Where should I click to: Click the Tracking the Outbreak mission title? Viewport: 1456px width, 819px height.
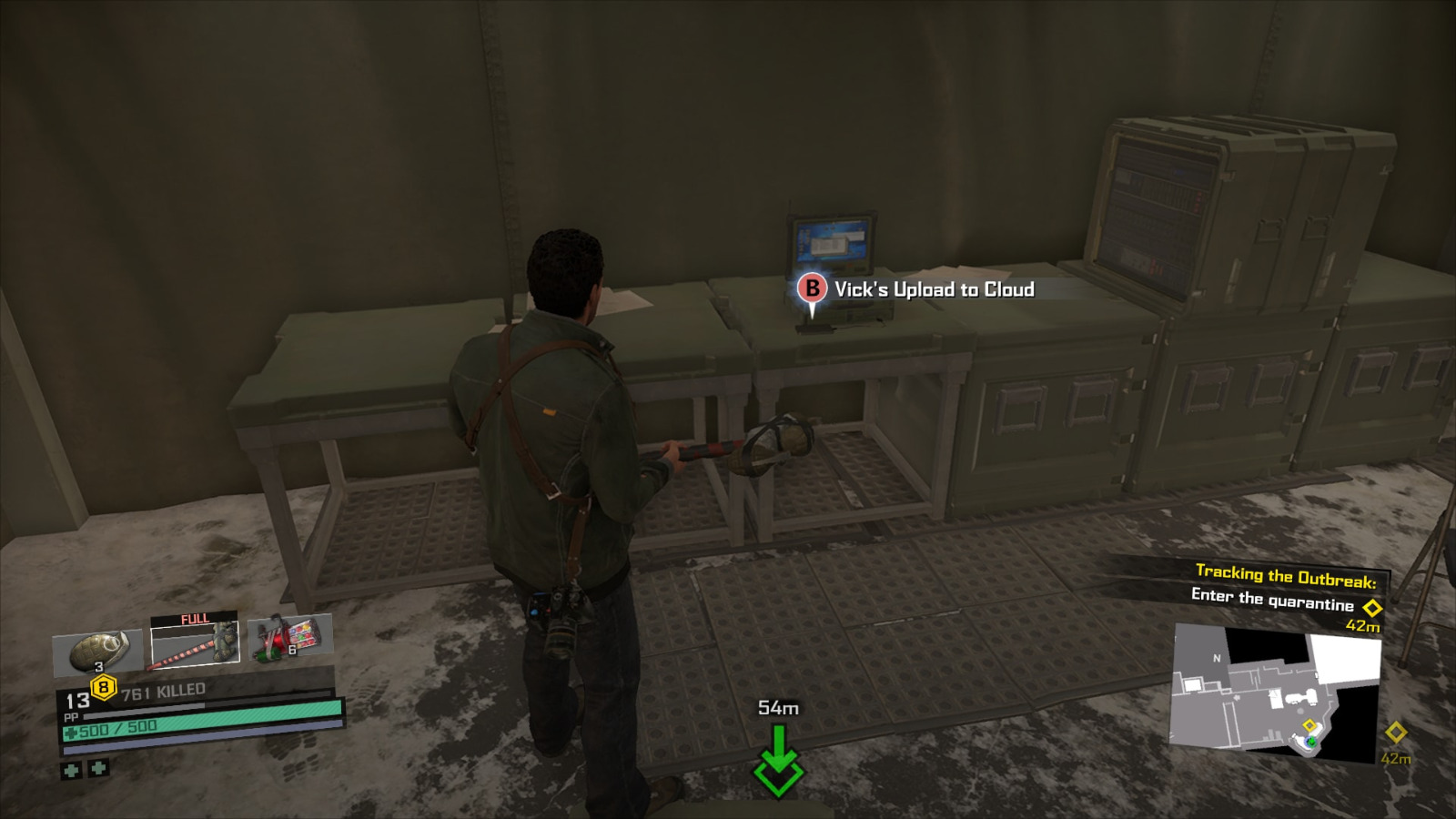coord(1286,574)
